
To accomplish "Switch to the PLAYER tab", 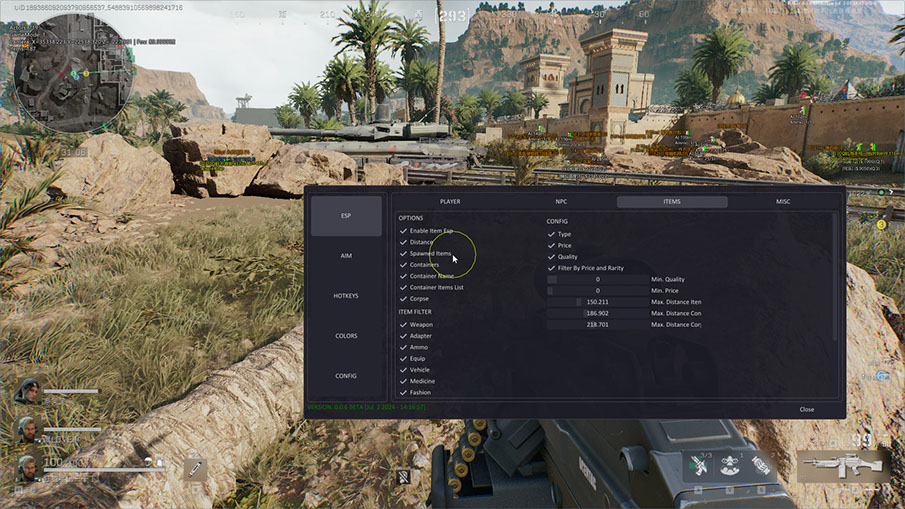I will point(450,202).
